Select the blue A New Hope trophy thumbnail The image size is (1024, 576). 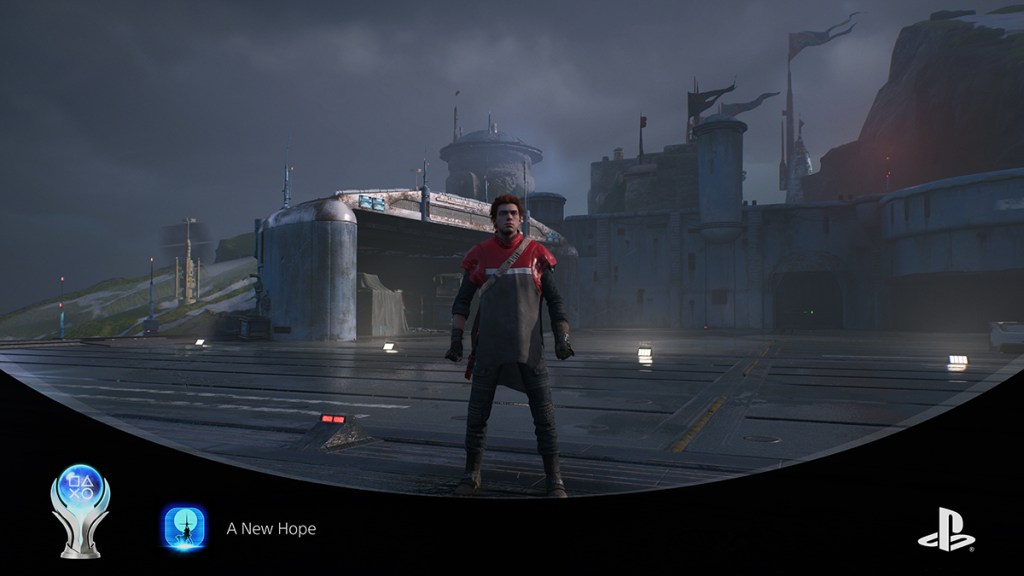pyautogui.click(x=184, y=527)
